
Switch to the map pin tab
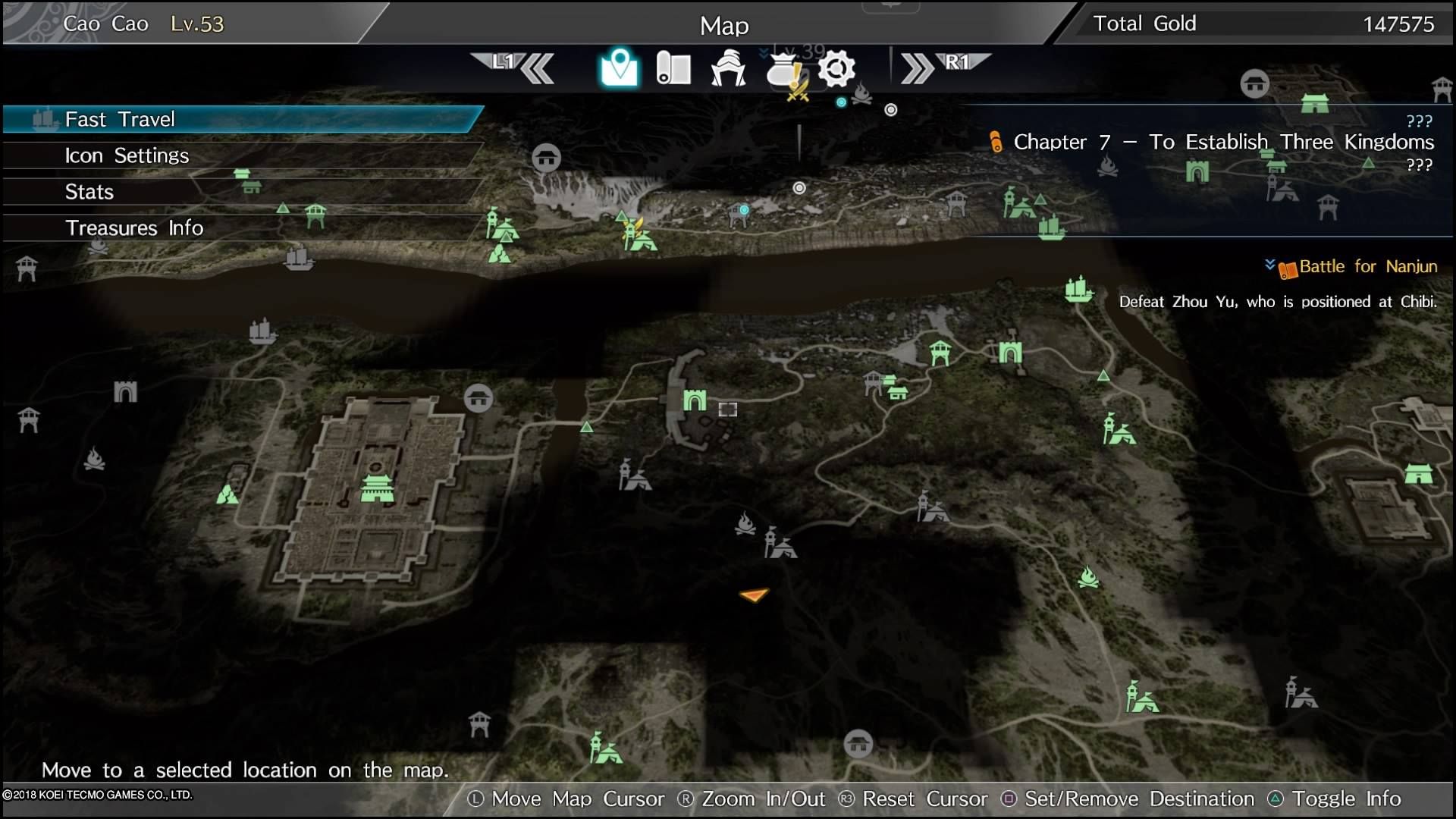pyautogui.click(x=619, y=68)
